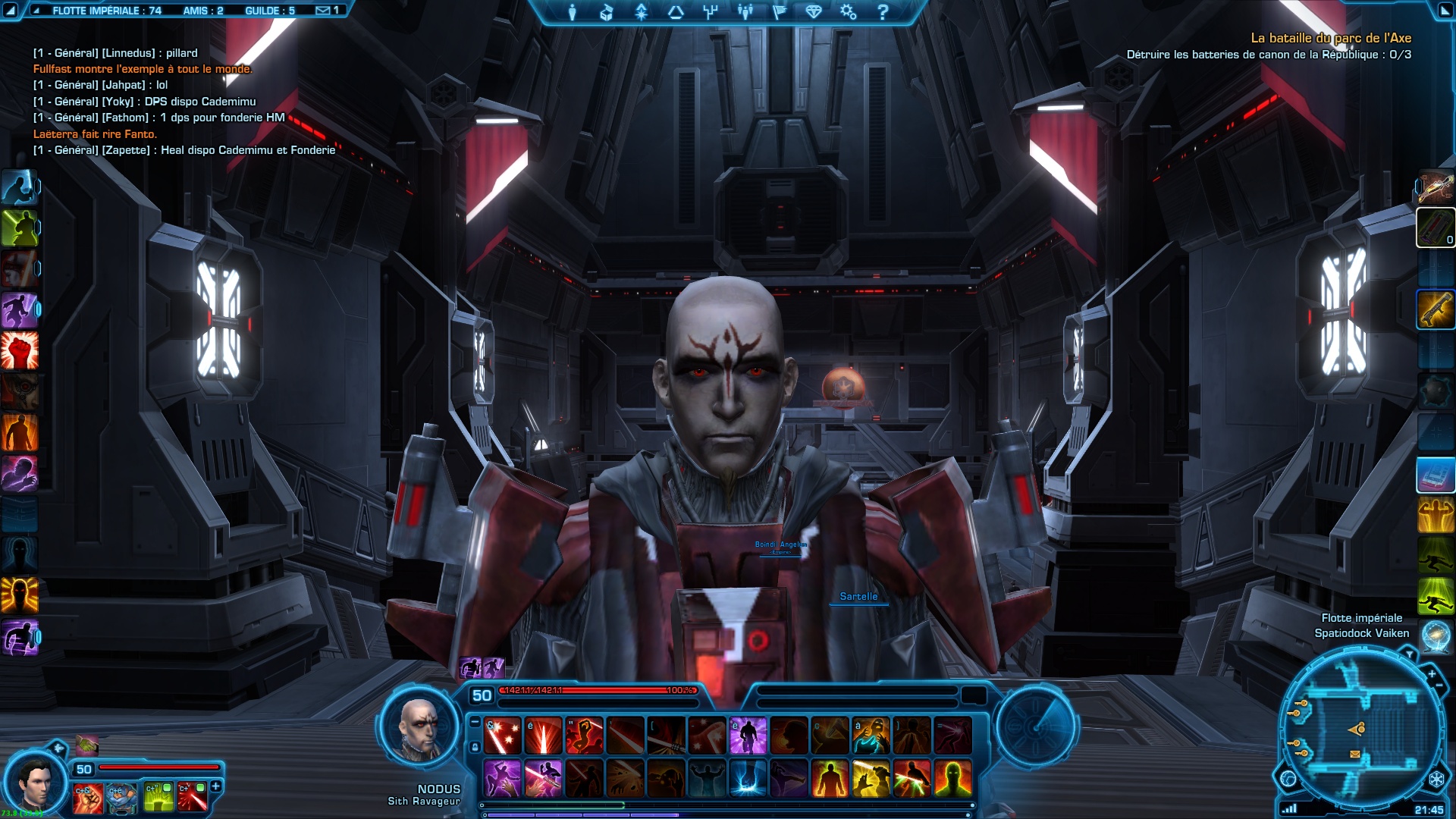Open the mail envelope notification

coord(323,11)
